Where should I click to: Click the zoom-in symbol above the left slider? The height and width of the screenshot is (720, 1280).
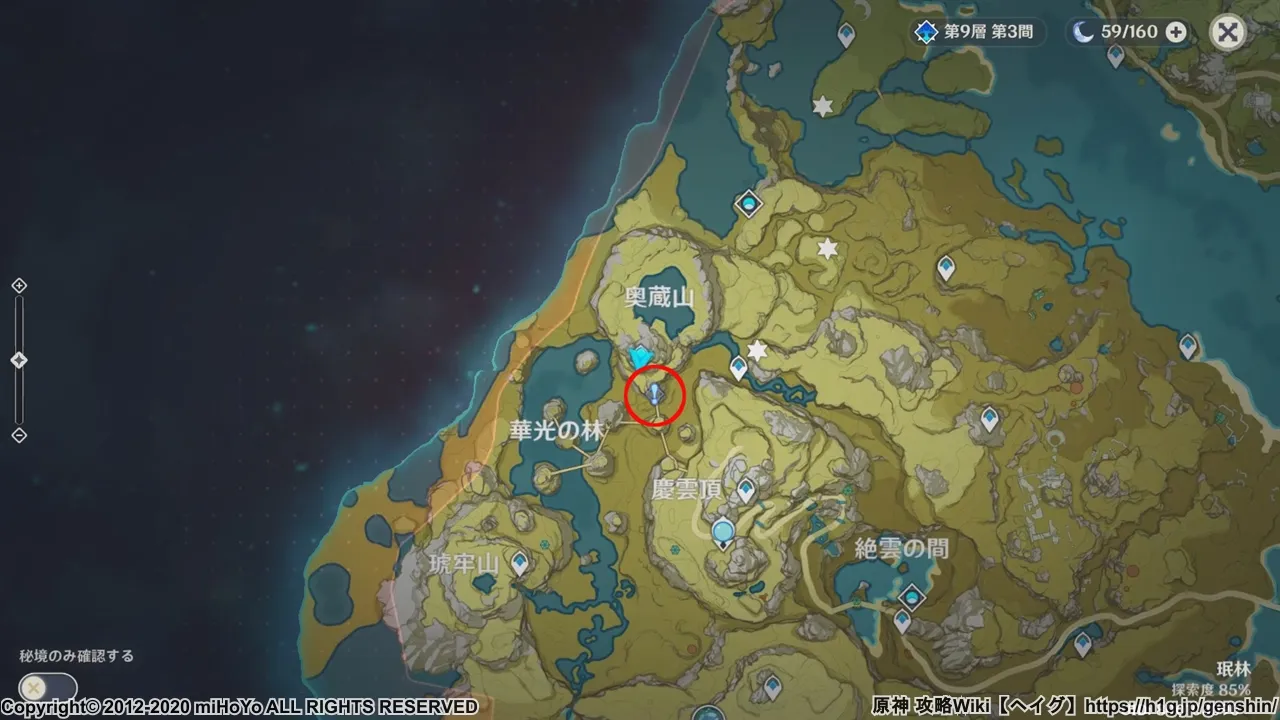[x=16, y=286]
